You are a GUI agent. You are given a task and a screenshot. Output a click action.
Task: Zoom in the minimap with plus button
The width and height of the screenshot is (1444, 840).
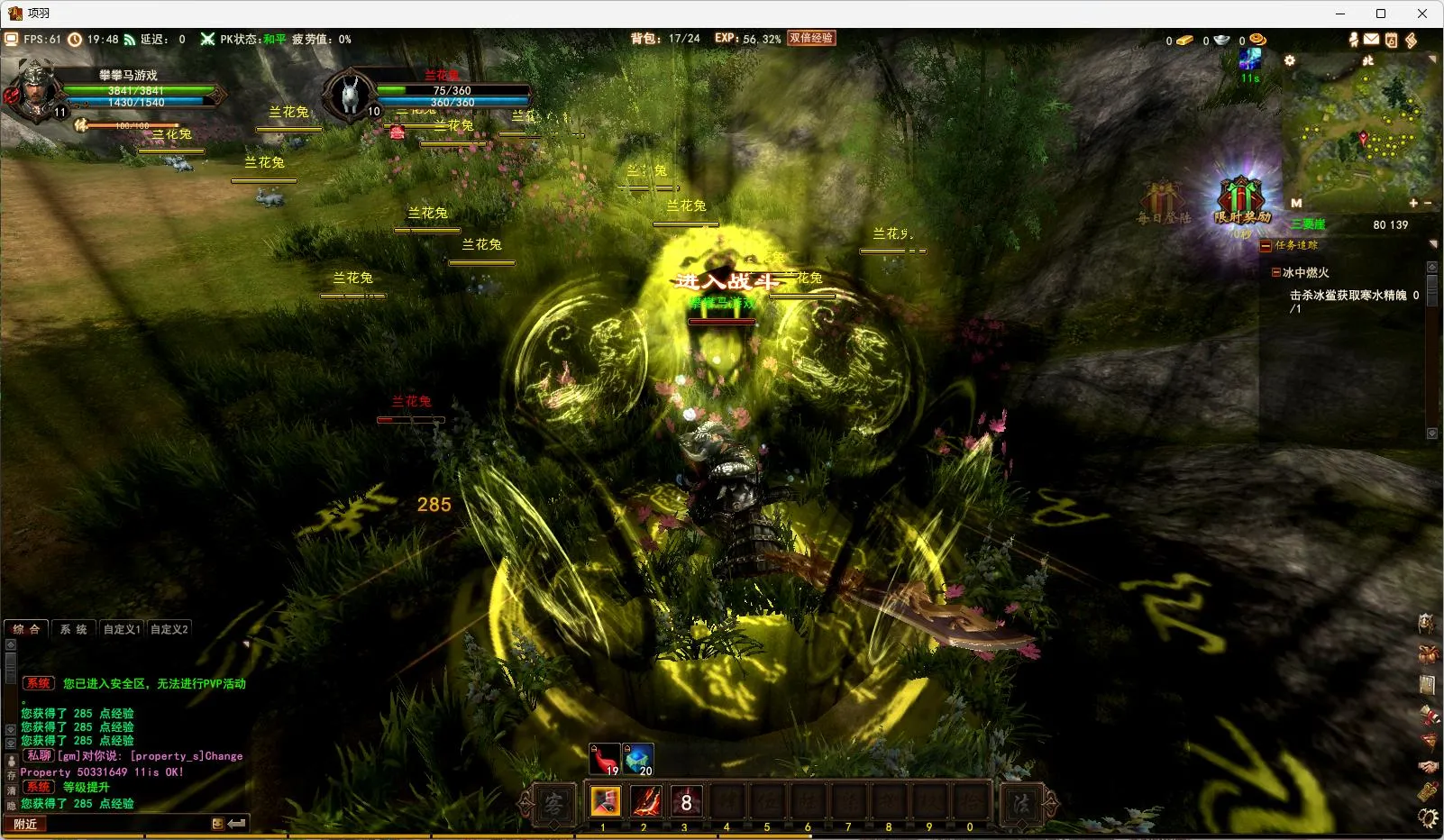click(1413, 204)
